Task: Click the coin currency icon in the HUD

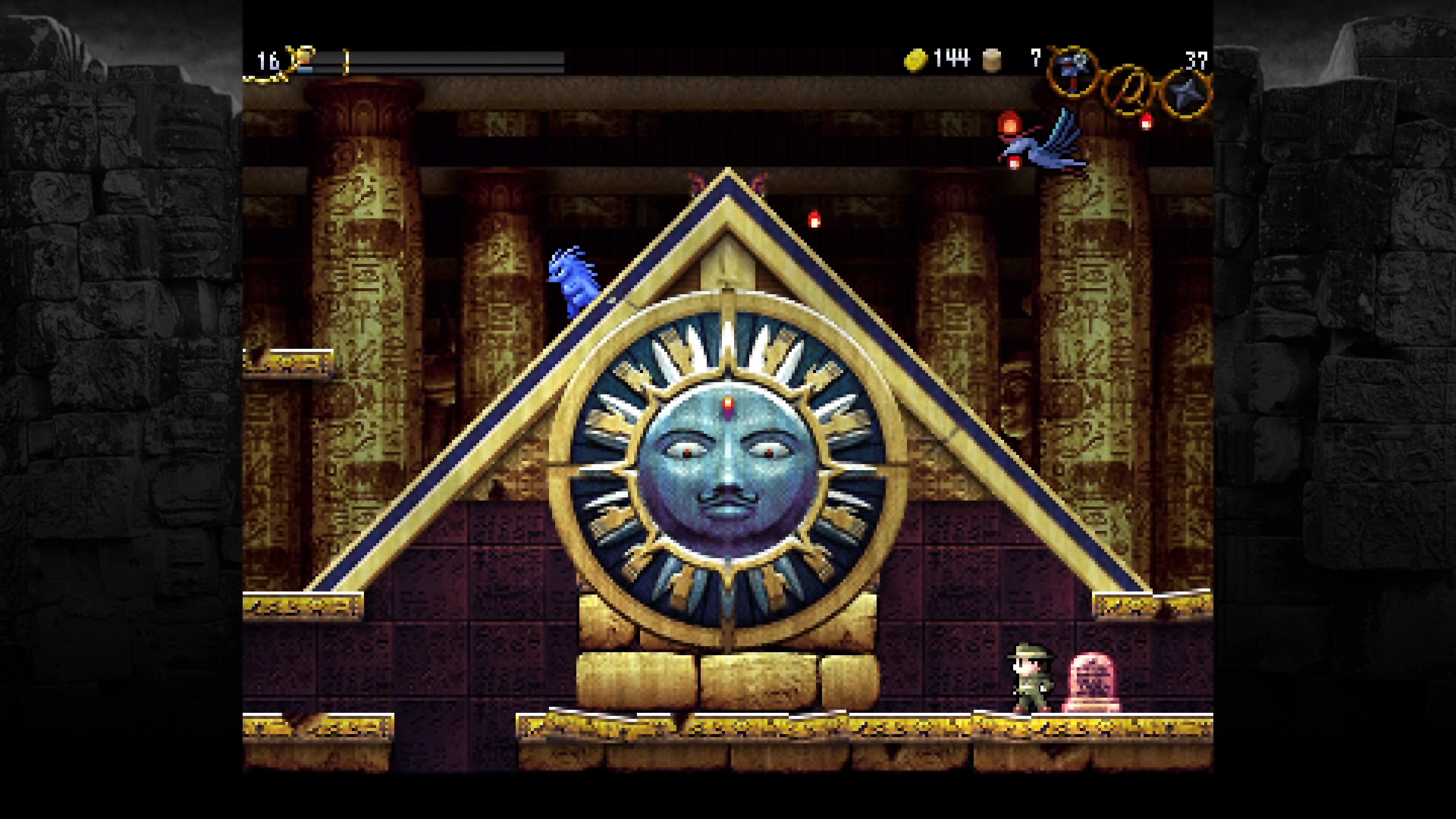Action: [x=916, y=61]
